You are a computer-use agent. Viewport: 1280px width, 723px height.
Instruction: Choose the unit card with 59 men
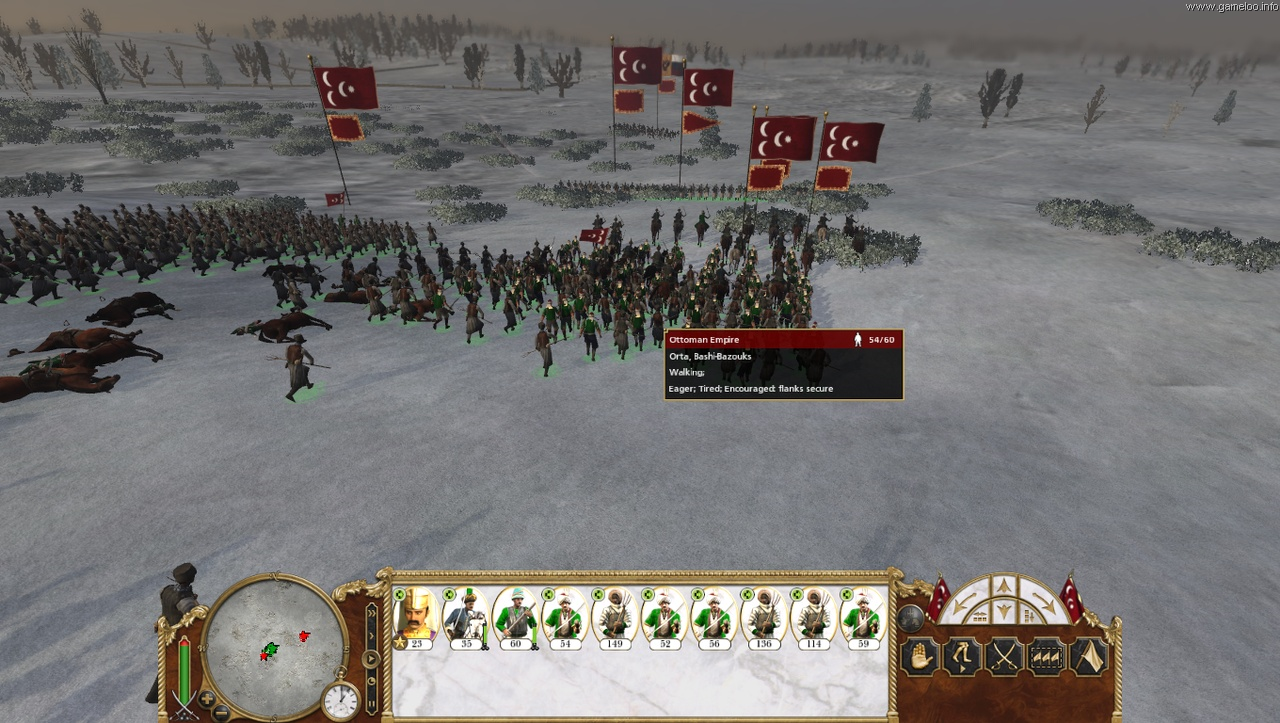[863, 616]
